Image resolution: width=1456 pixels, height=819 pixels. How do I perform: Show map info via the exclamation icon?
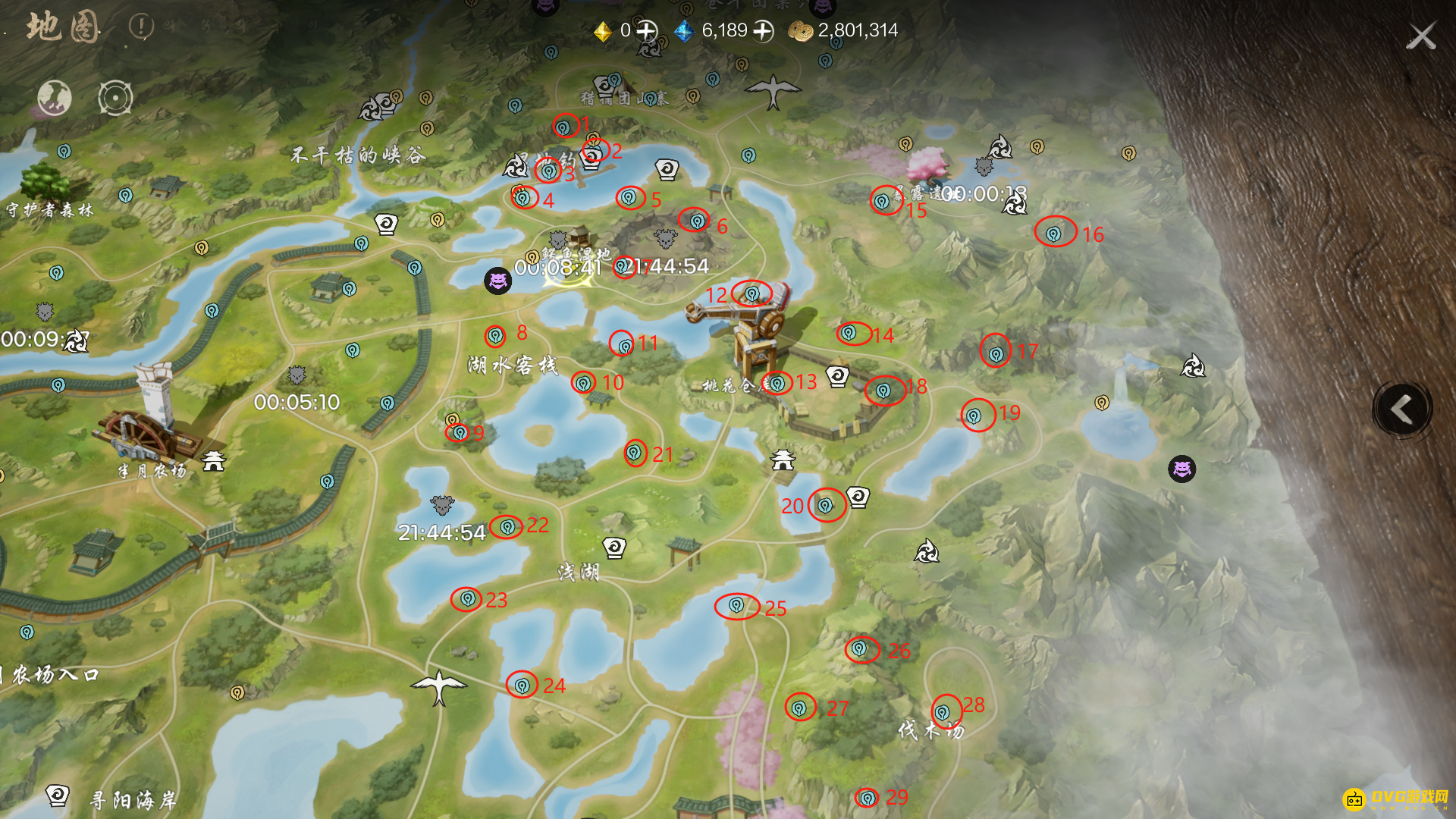tap(141, 27)
